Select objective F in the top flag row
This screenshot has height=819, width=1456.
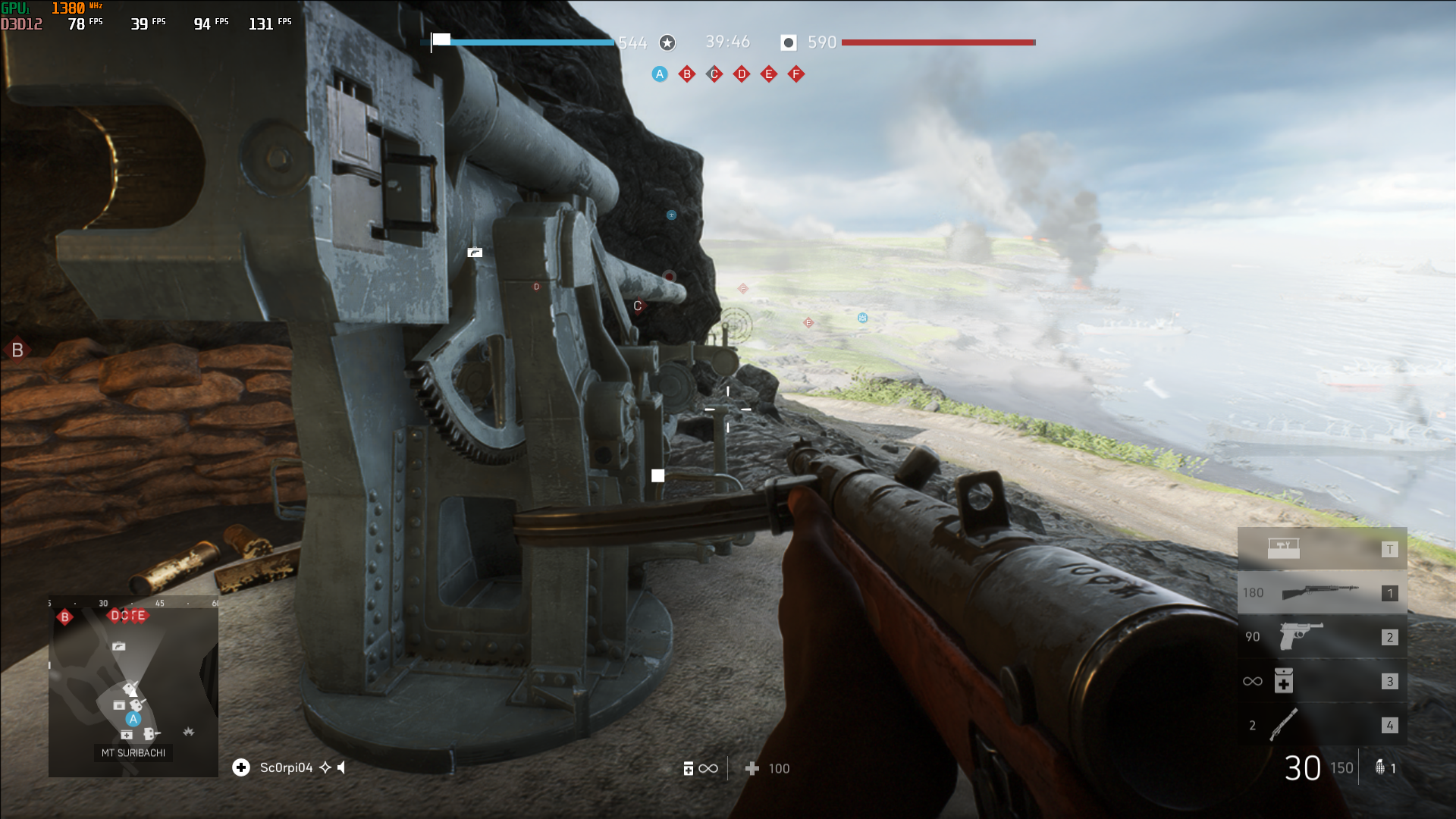pyautogui.click(x=796, y=74)
